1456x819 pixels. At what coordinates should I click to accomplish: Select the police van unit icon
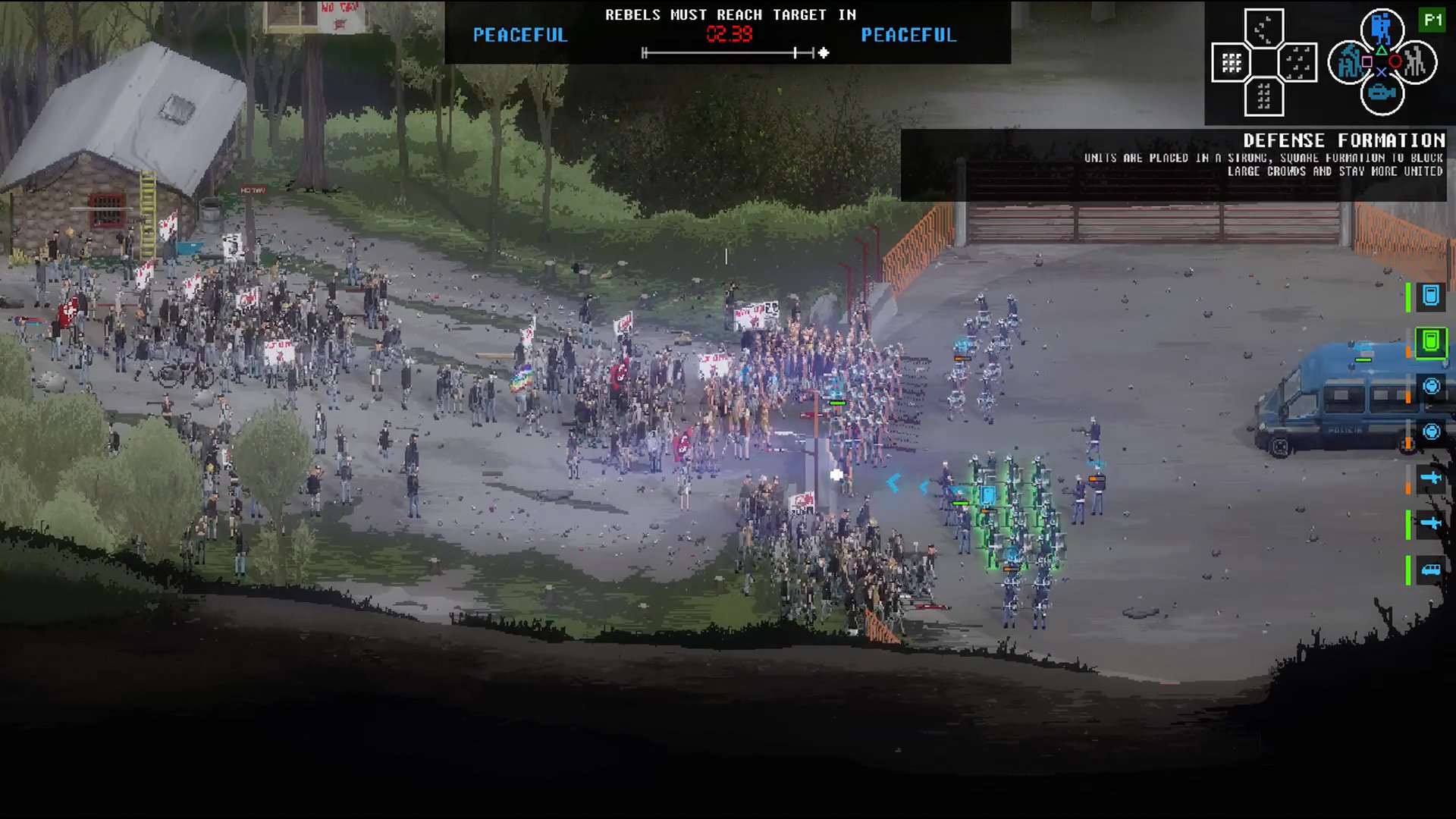1431,571
